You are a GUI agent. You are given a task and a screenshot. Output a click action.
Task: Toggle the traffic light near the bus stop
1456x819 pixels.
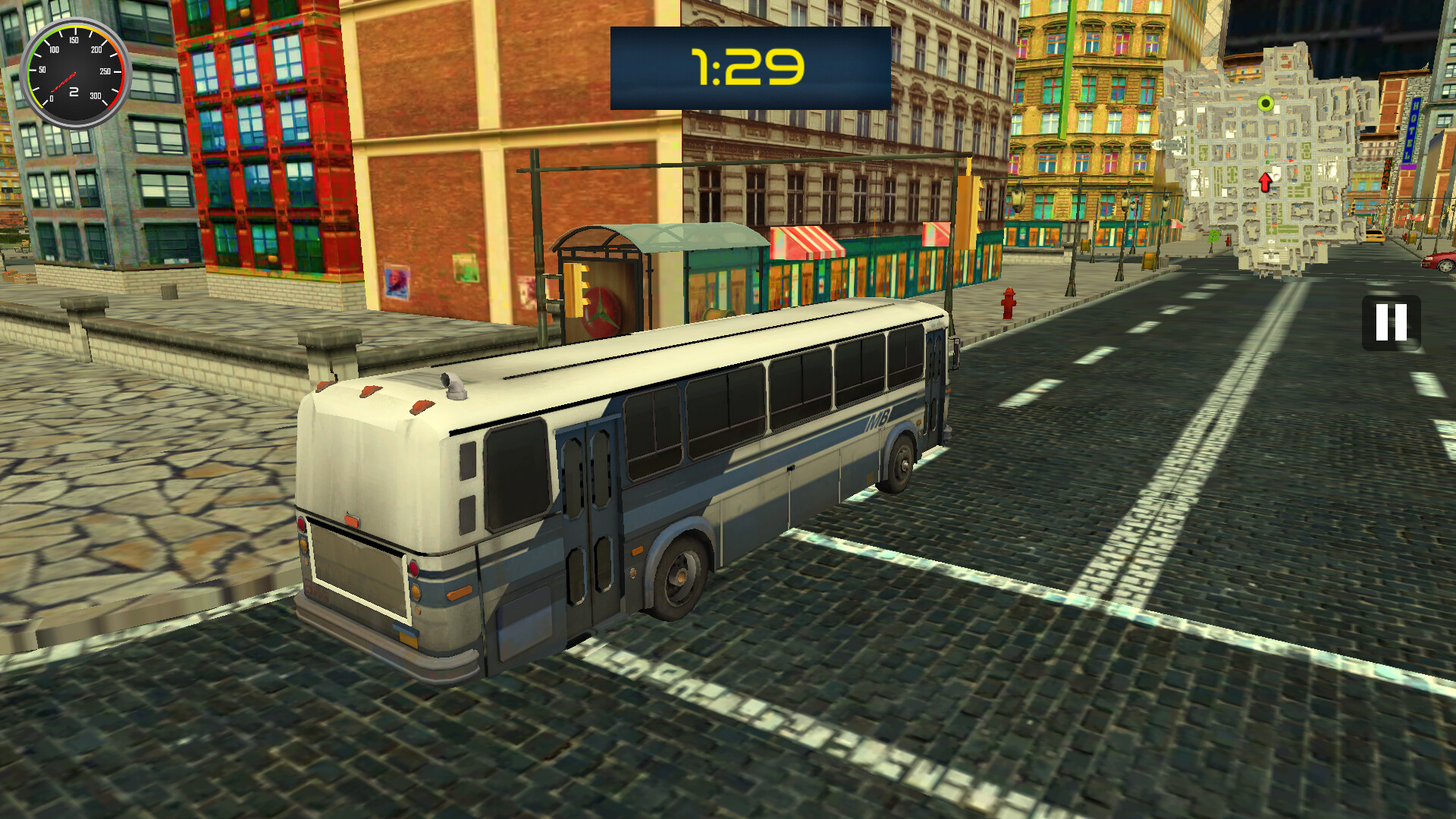coord(576,288)
